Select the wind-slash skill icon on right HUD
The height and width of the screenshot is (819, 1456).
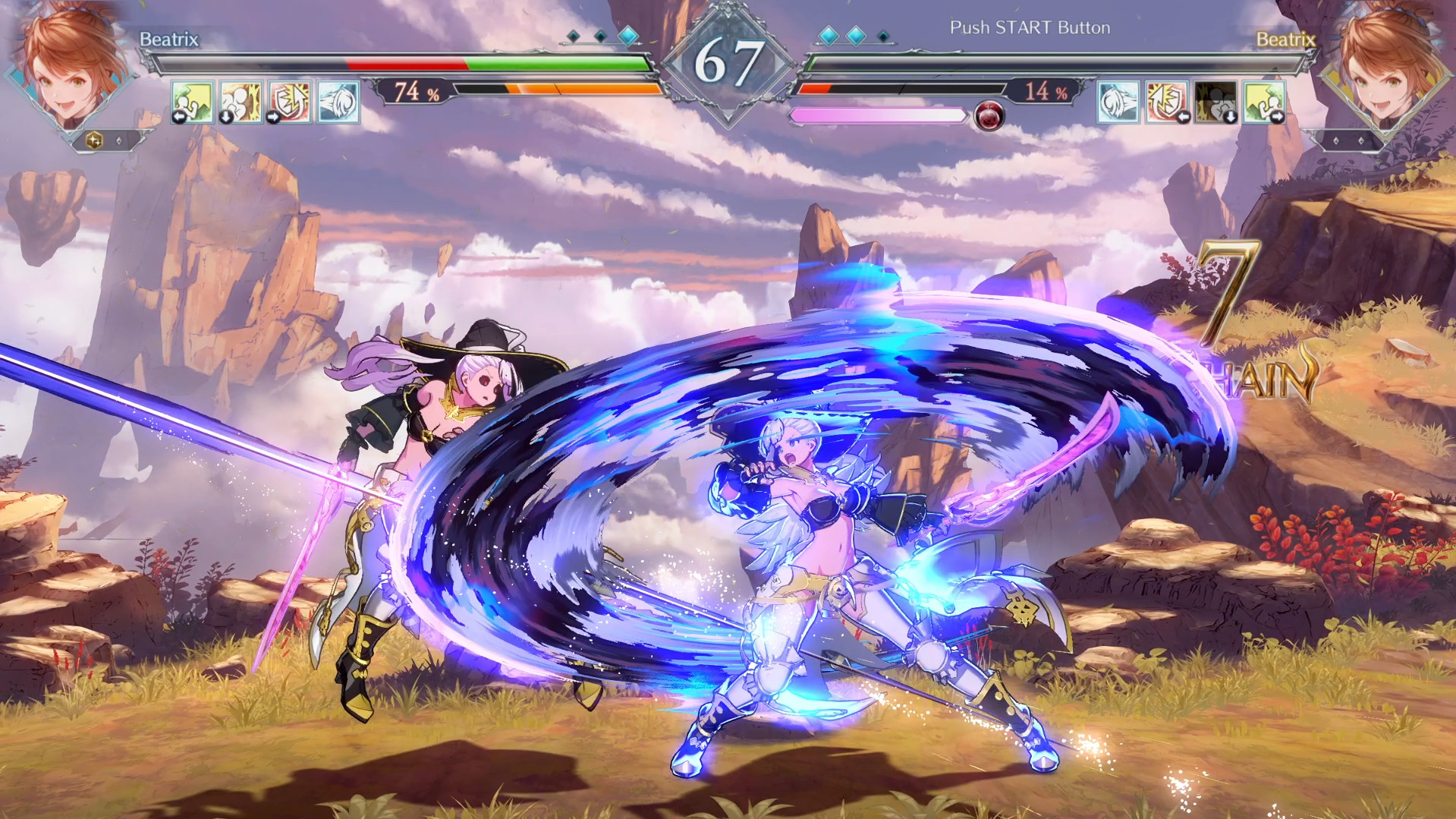coord(1118,101)
